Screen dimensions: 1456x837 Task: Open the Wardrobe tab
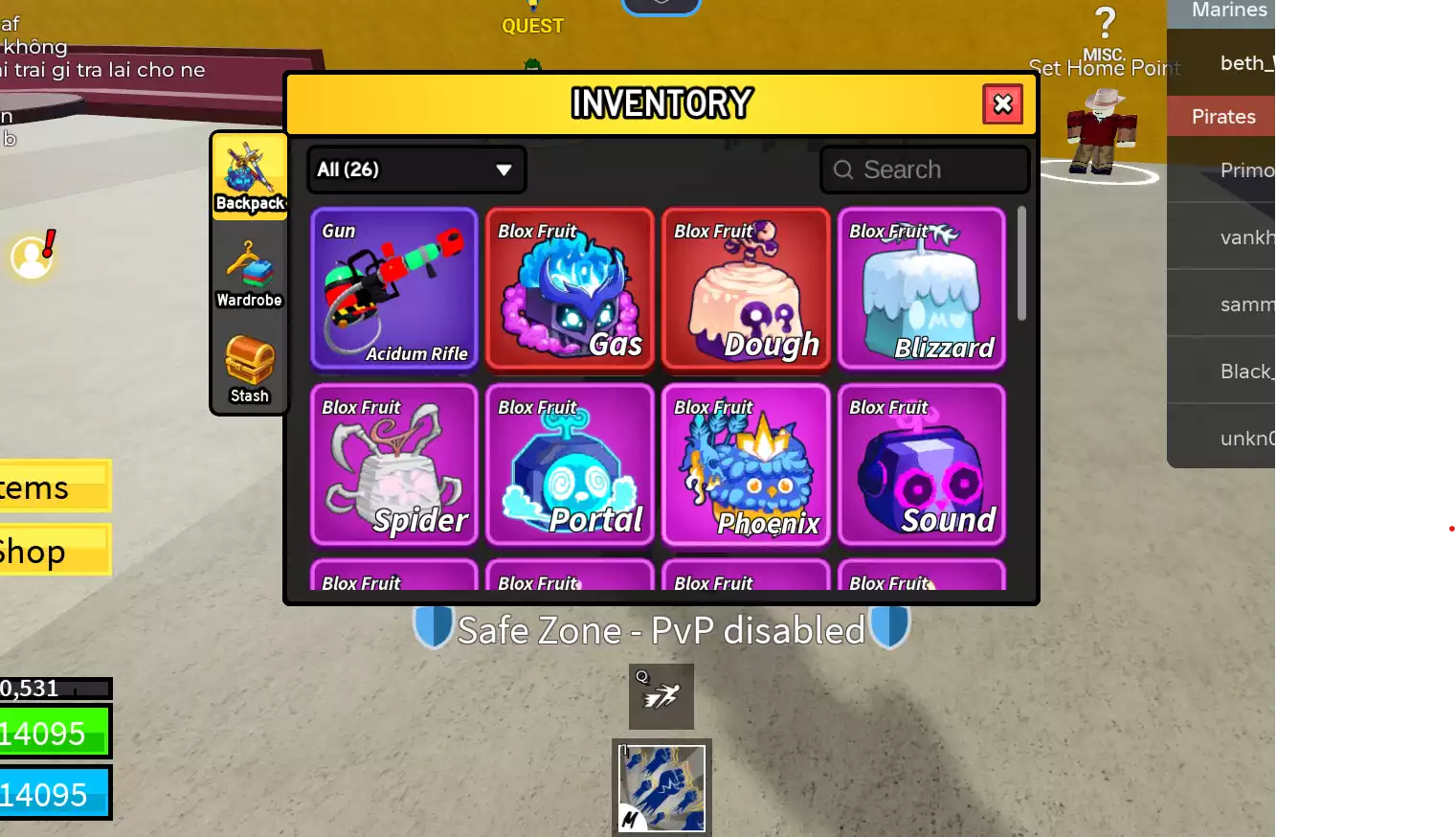pyautogui.click(x=249, y=275)
